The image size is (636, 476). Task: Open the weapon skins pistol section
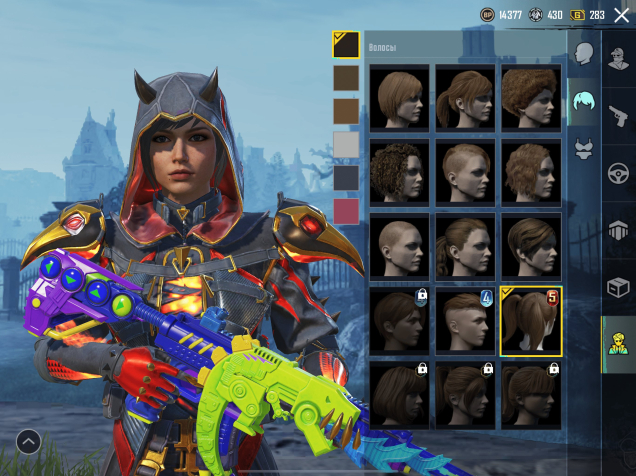coord(619,114)
